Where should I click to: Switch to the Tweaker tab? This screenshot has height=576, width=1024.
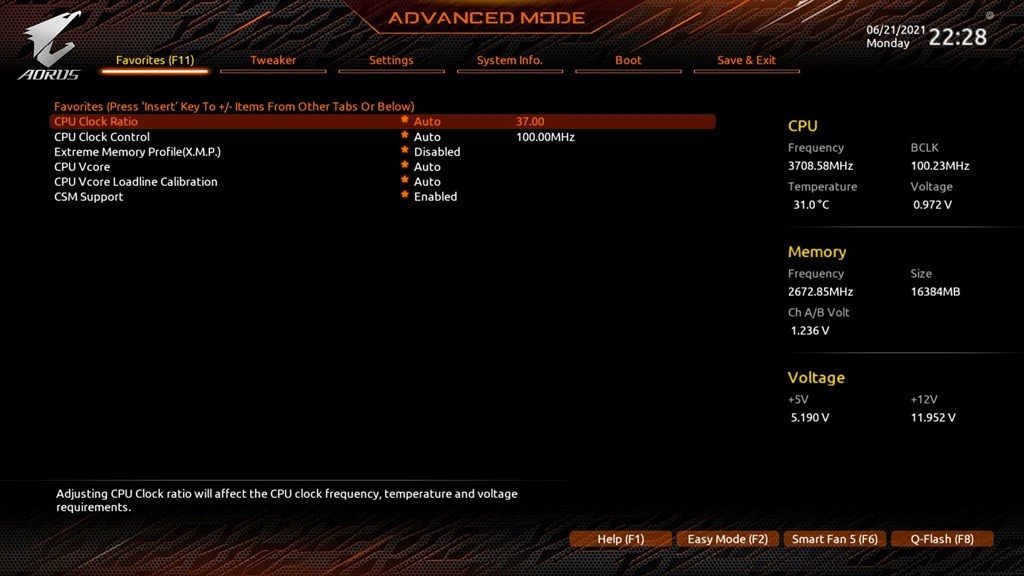pyautogui.click(x=273, y=60)
